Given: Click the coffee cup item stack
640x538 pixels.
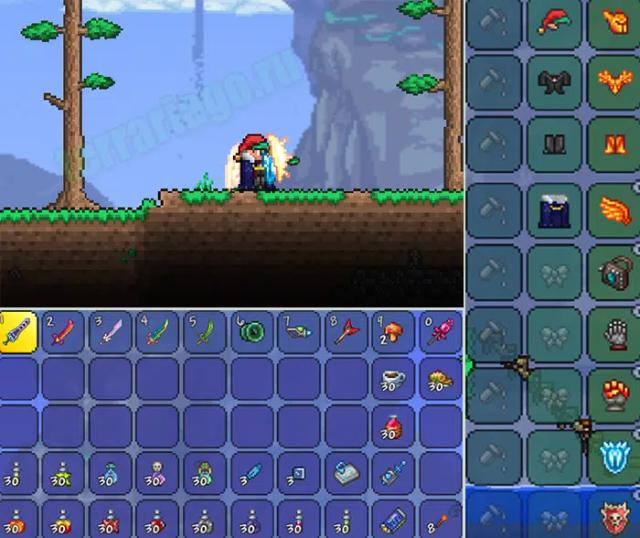Looking at the screenshot, I should tap(394, 379).
